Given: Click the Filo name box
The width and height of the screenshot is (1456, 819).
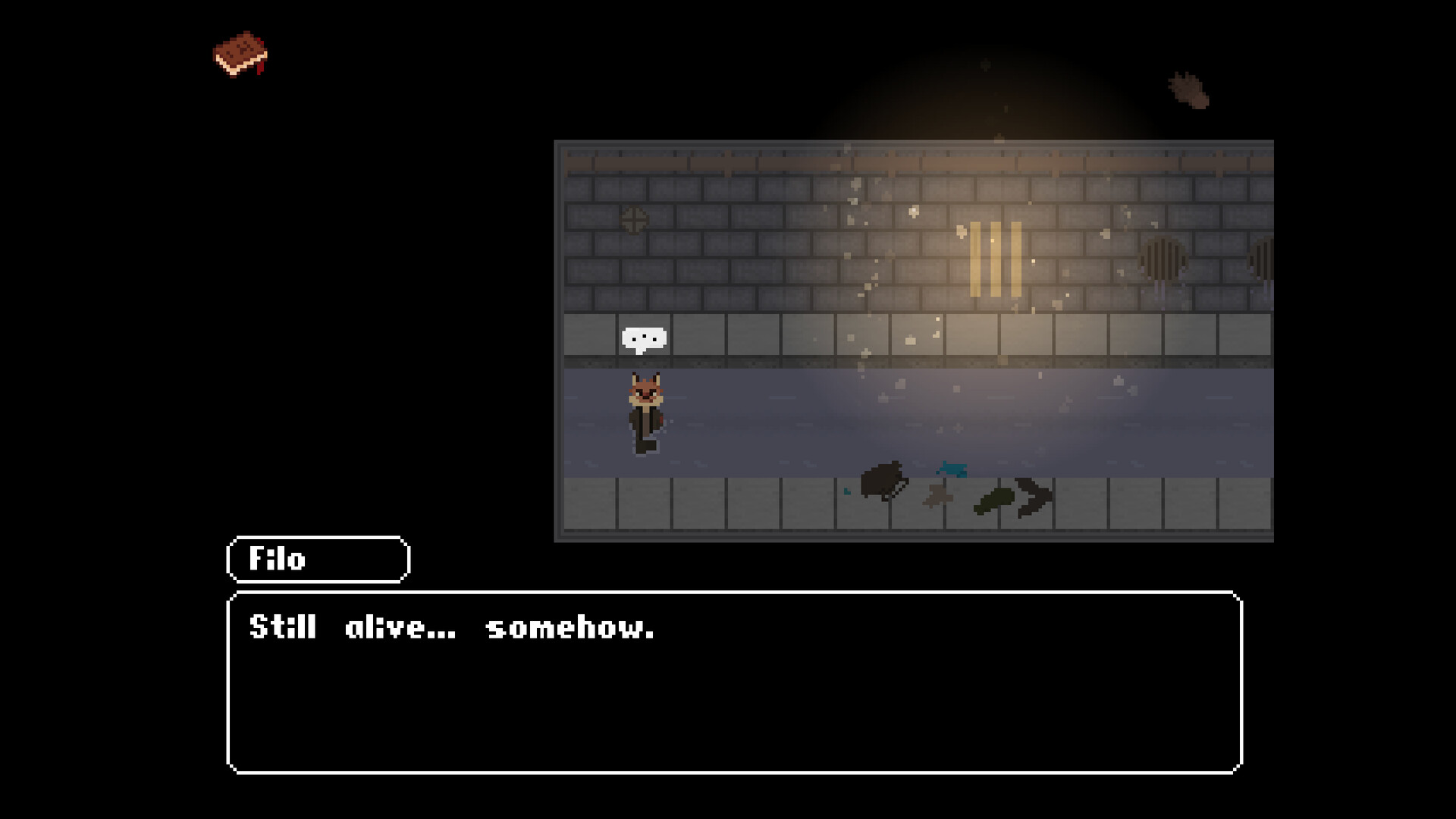Looking at the screenshot, I should (317, 560).
